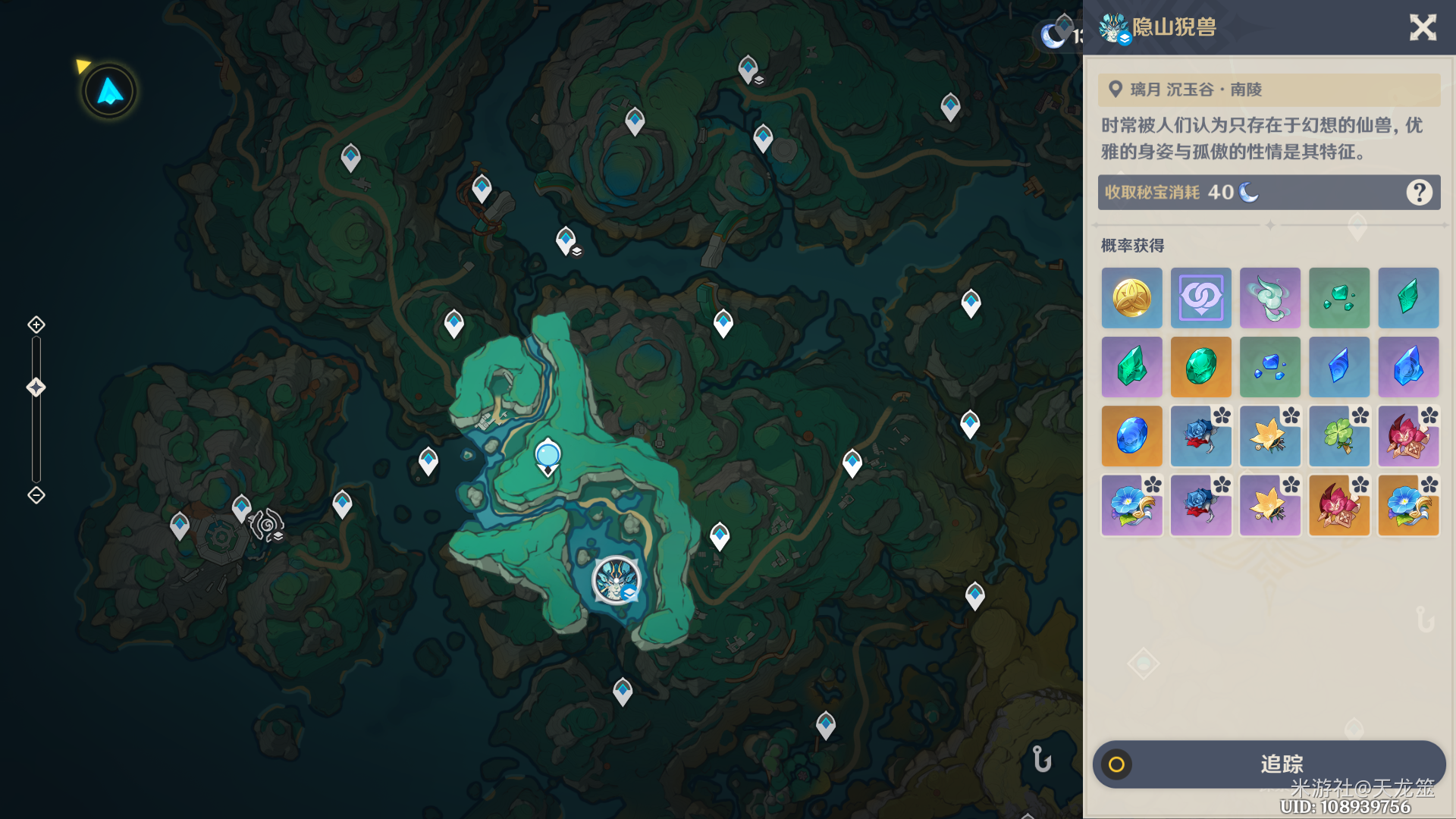Select the purple companionship EXP reward
Screen dimensions: 1456x819
[x=1200, y=298]
